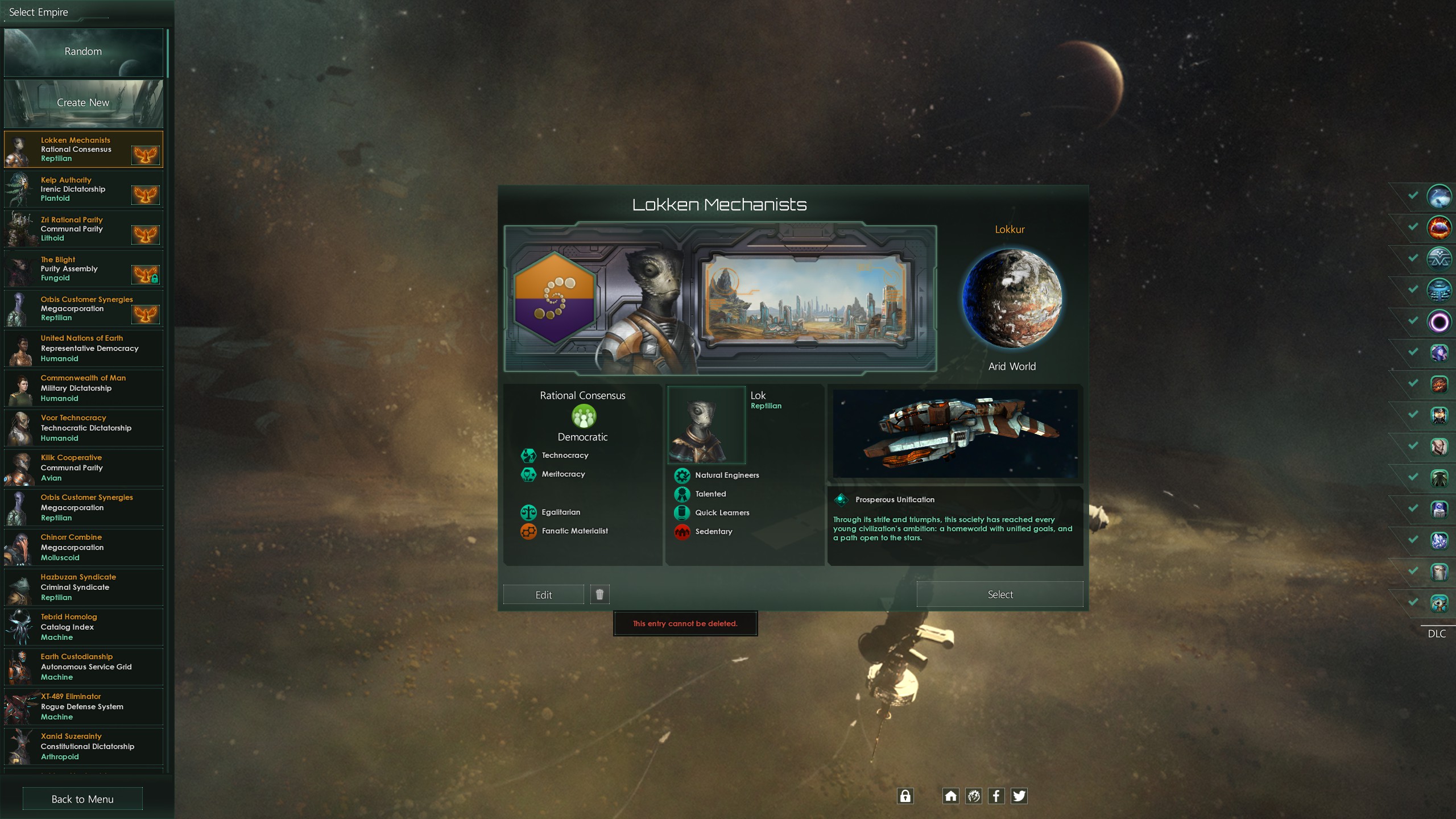Edit the Lokken Mechanists empire

[543, 595]
